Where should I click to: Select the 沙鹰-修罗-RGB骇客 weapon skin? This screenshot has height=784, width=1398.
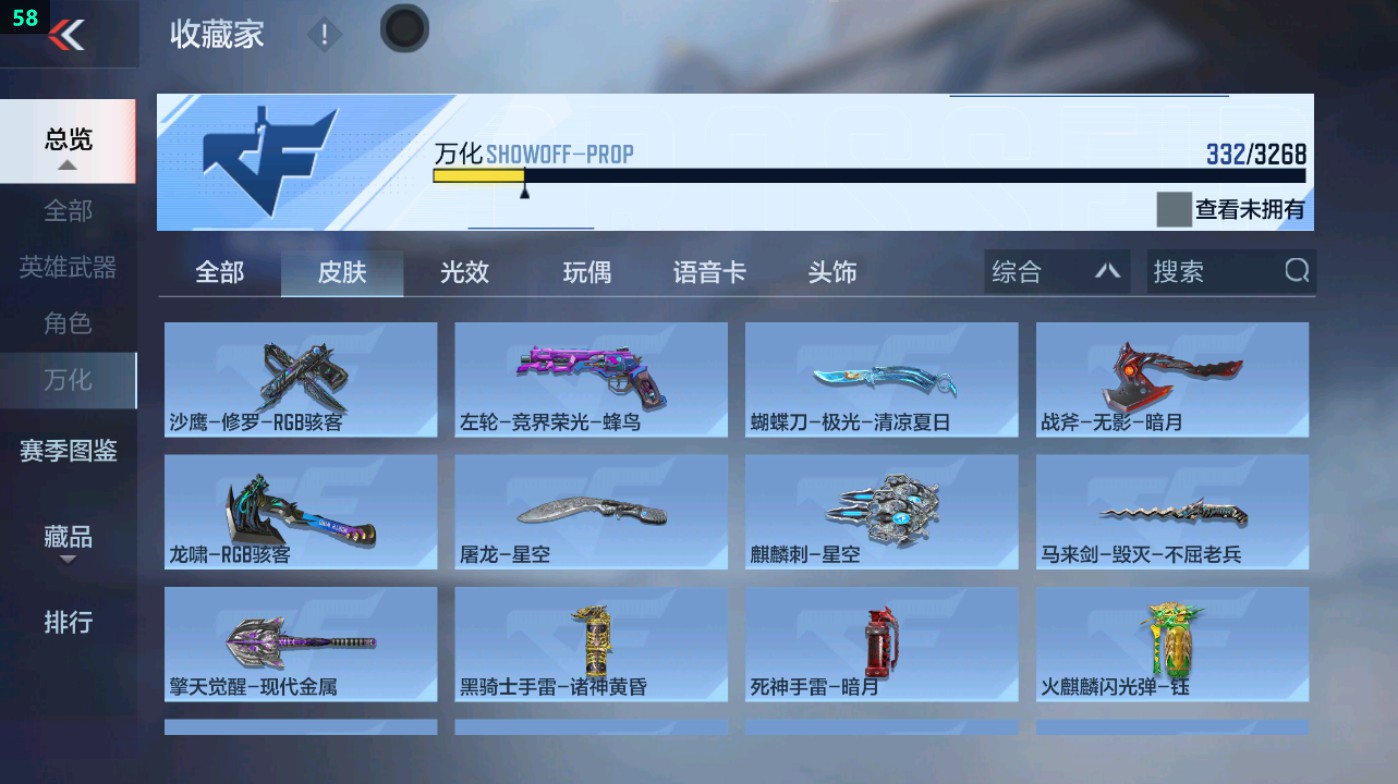300,380
